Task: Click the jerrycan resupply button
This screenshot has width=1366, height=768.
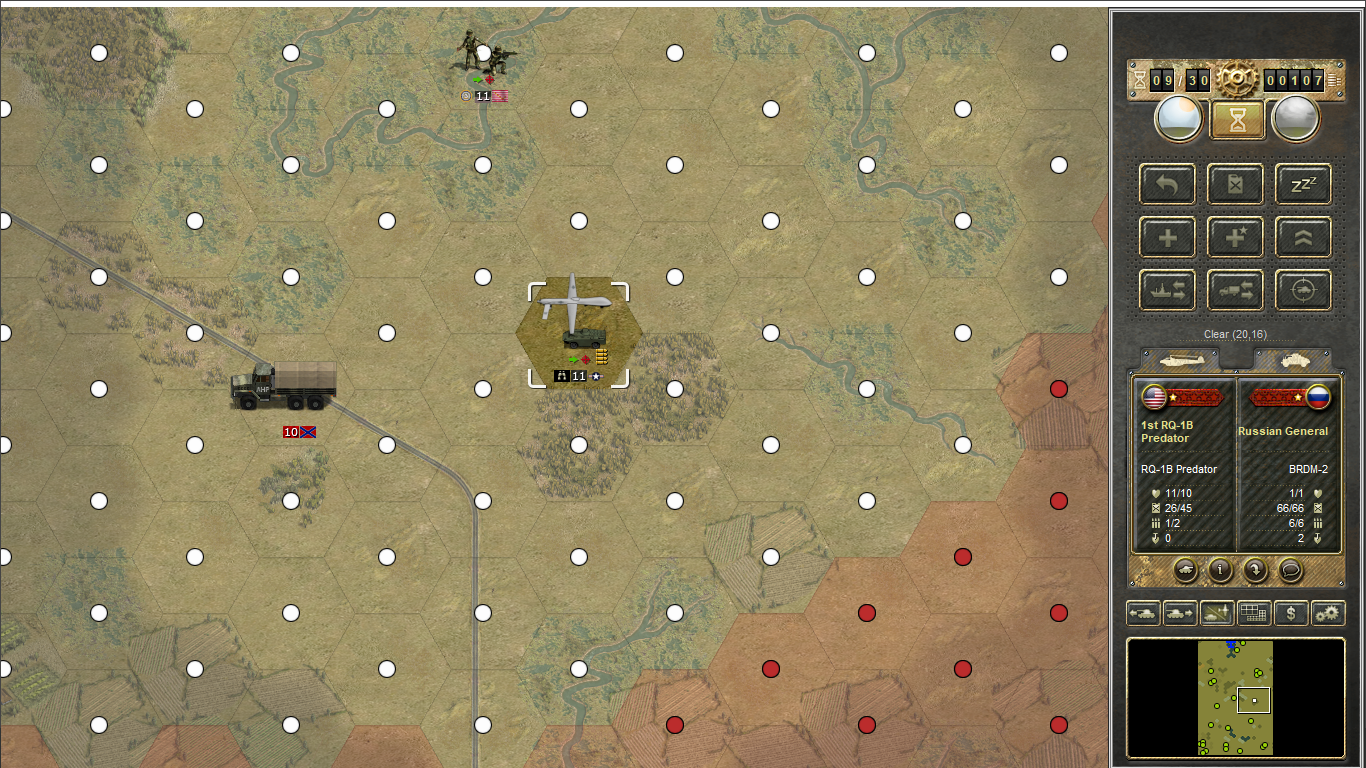Action: pos(1235,184)
